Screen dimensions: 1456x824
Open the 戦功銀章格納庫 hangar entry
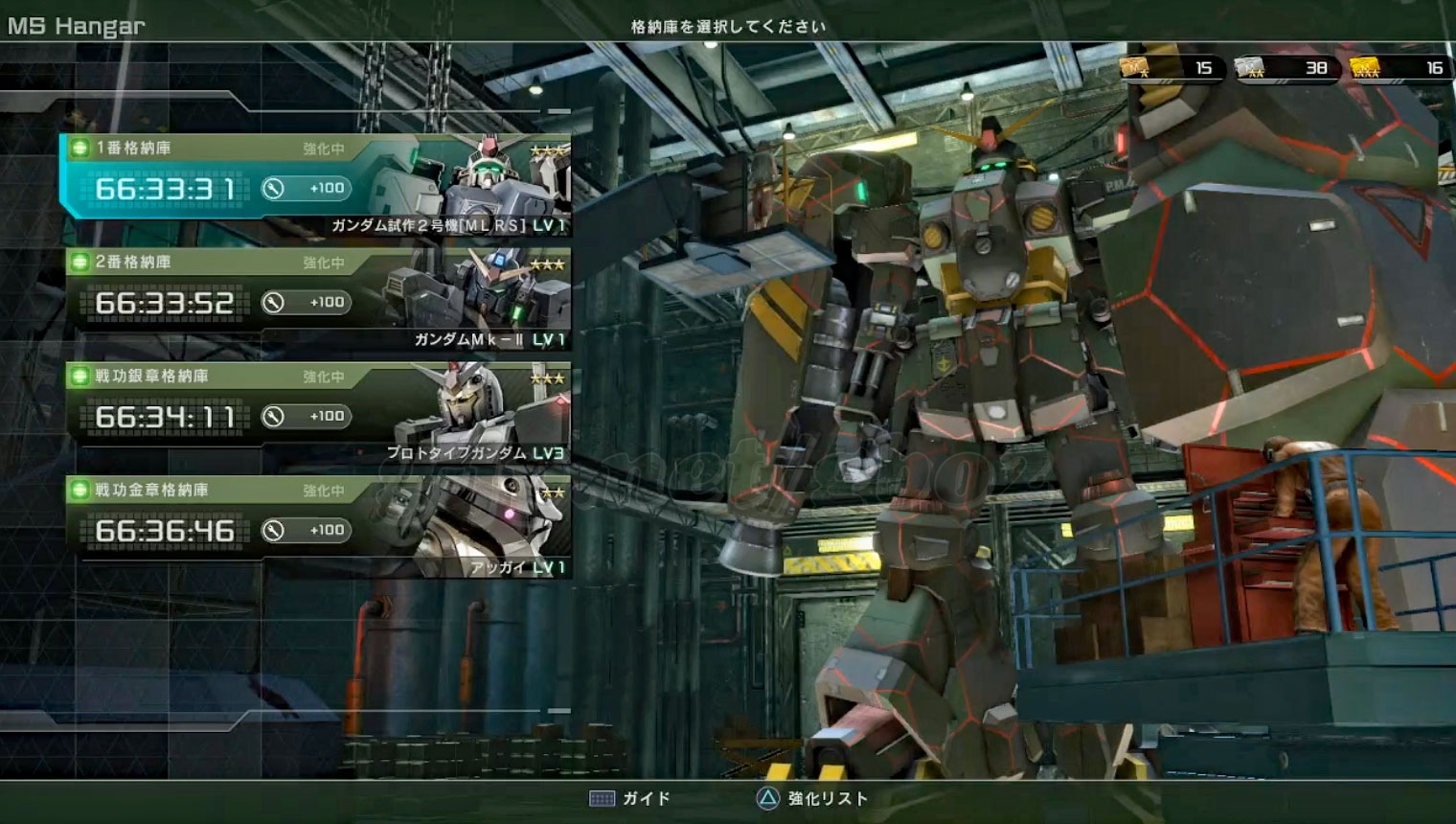click(316, 413)
